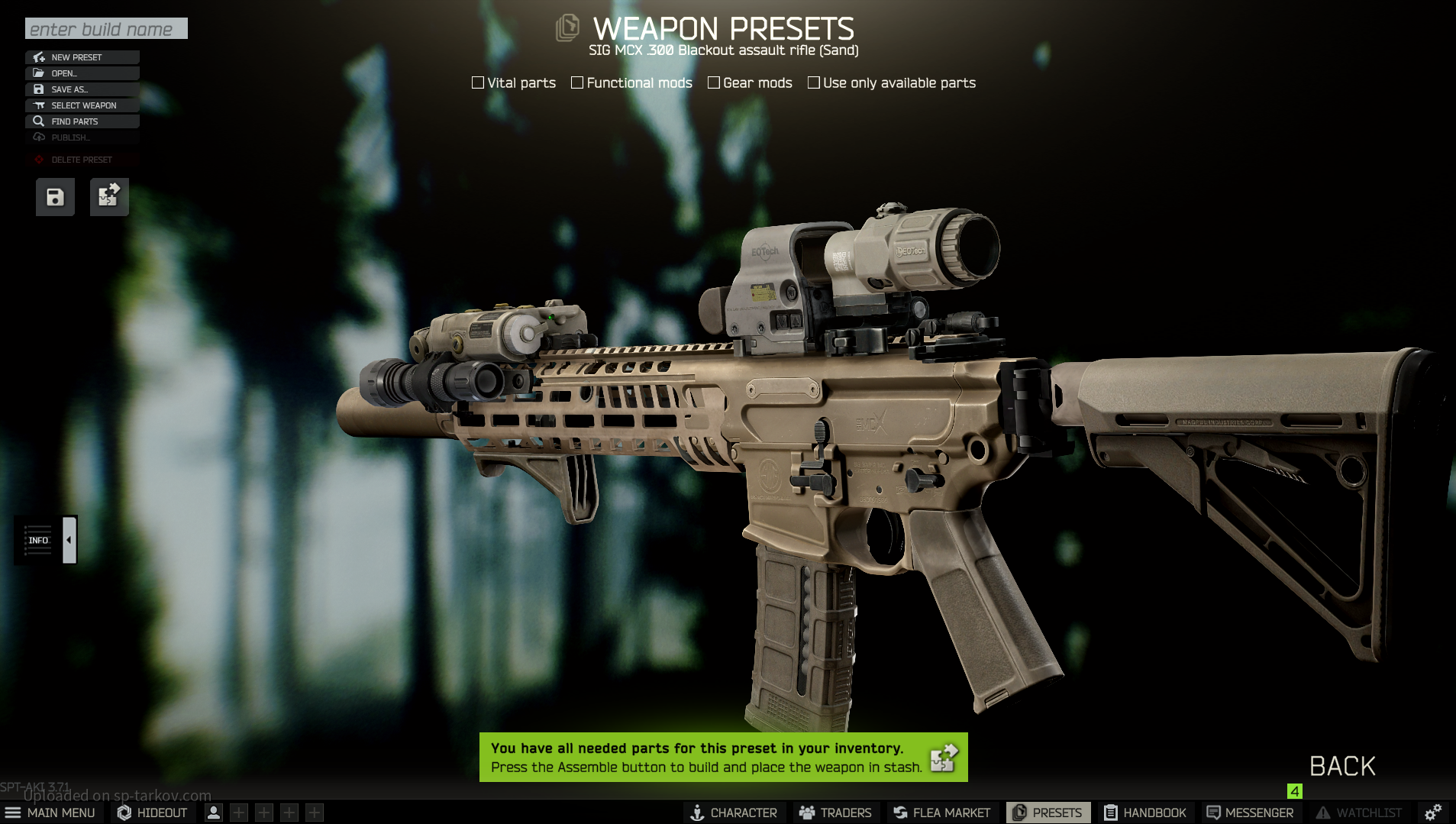Open Select Weapon menu
Image resolution: width=1456 pixels, height=824 pixels.
82,105
